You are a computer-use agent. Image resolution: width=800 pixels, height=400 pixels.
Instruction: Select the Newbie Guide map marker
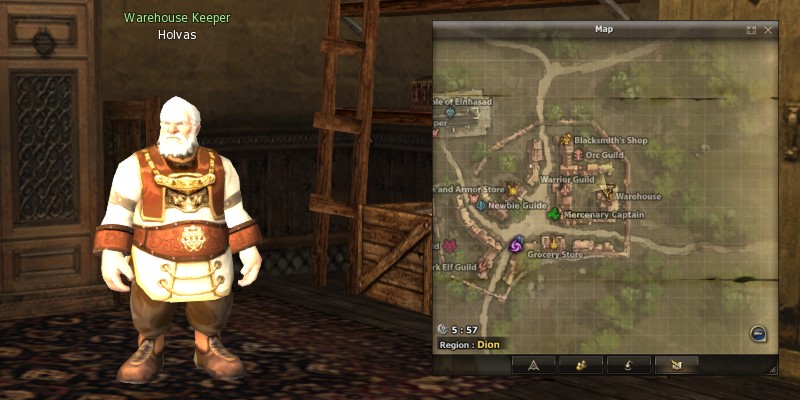[x=481, y=205]
